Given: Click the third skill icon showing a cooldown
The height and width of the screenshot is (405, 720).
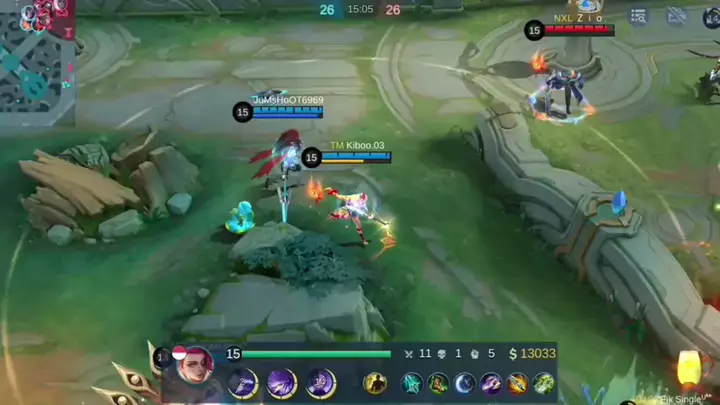Looking at the screenshot, I should 320,382.
